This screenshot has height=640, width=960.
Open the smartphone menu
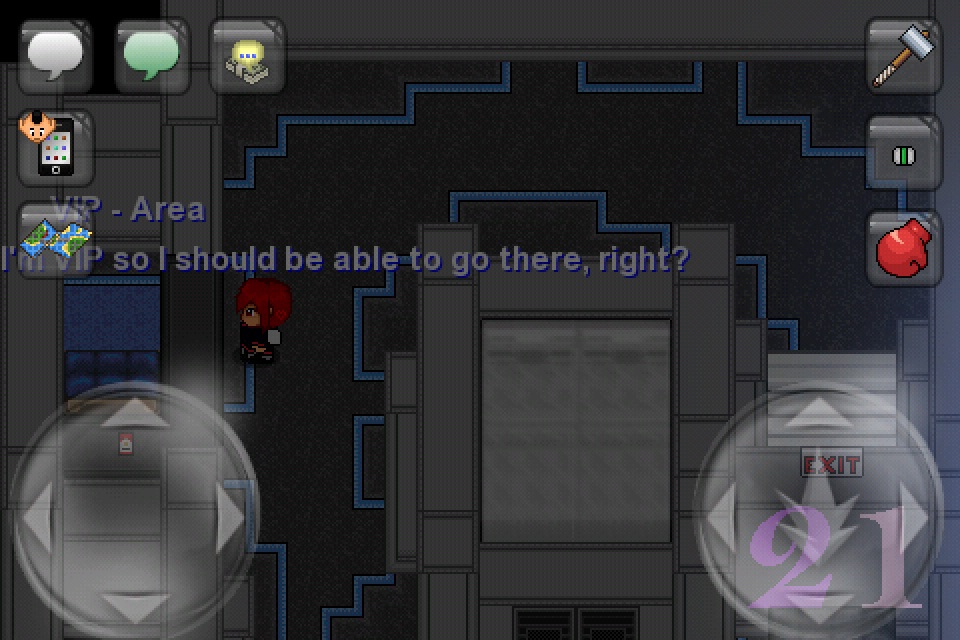55,148
